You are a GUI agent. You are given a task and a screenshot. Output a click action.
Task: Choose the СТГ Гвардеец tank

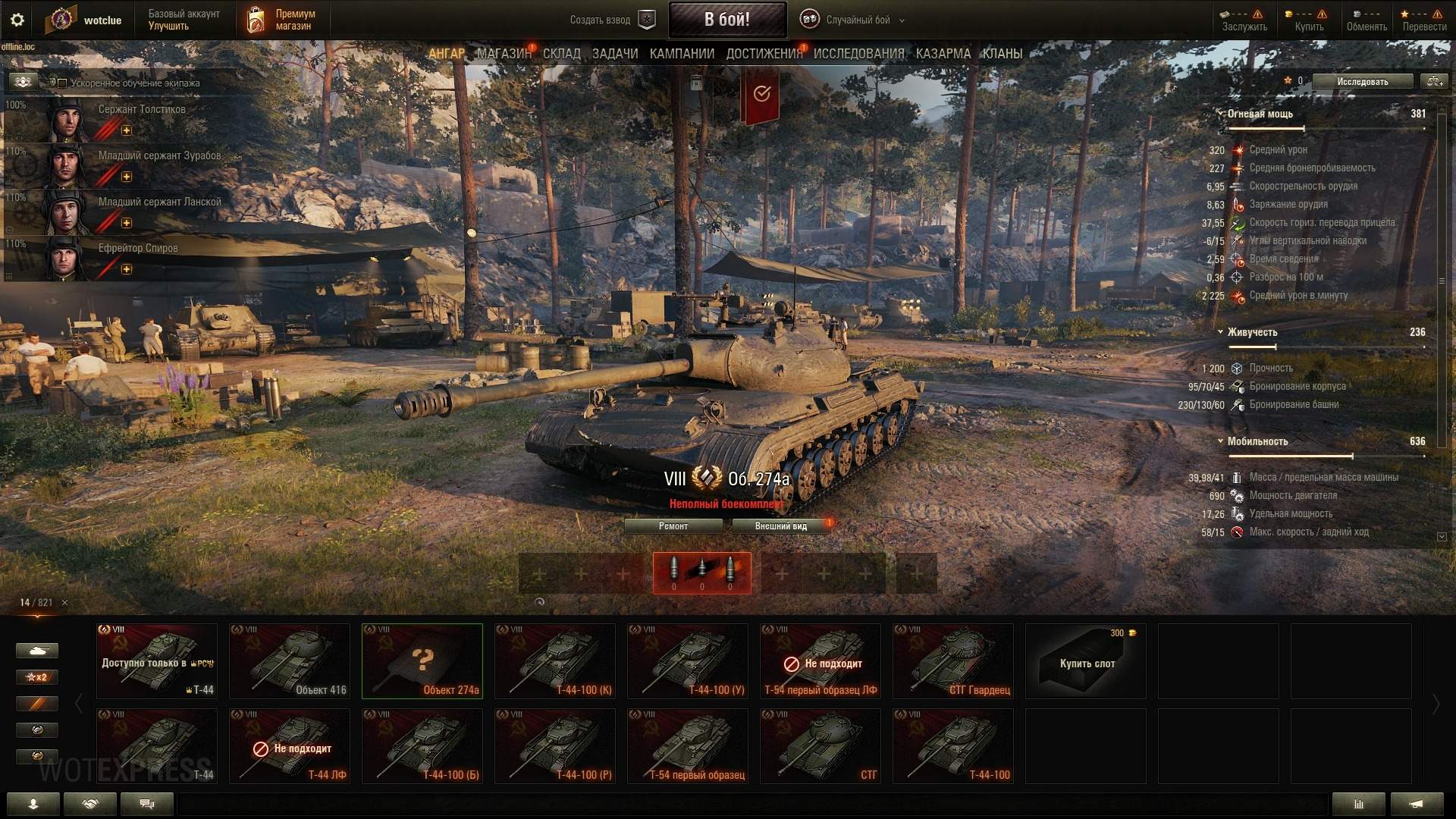tap(952, 661)
